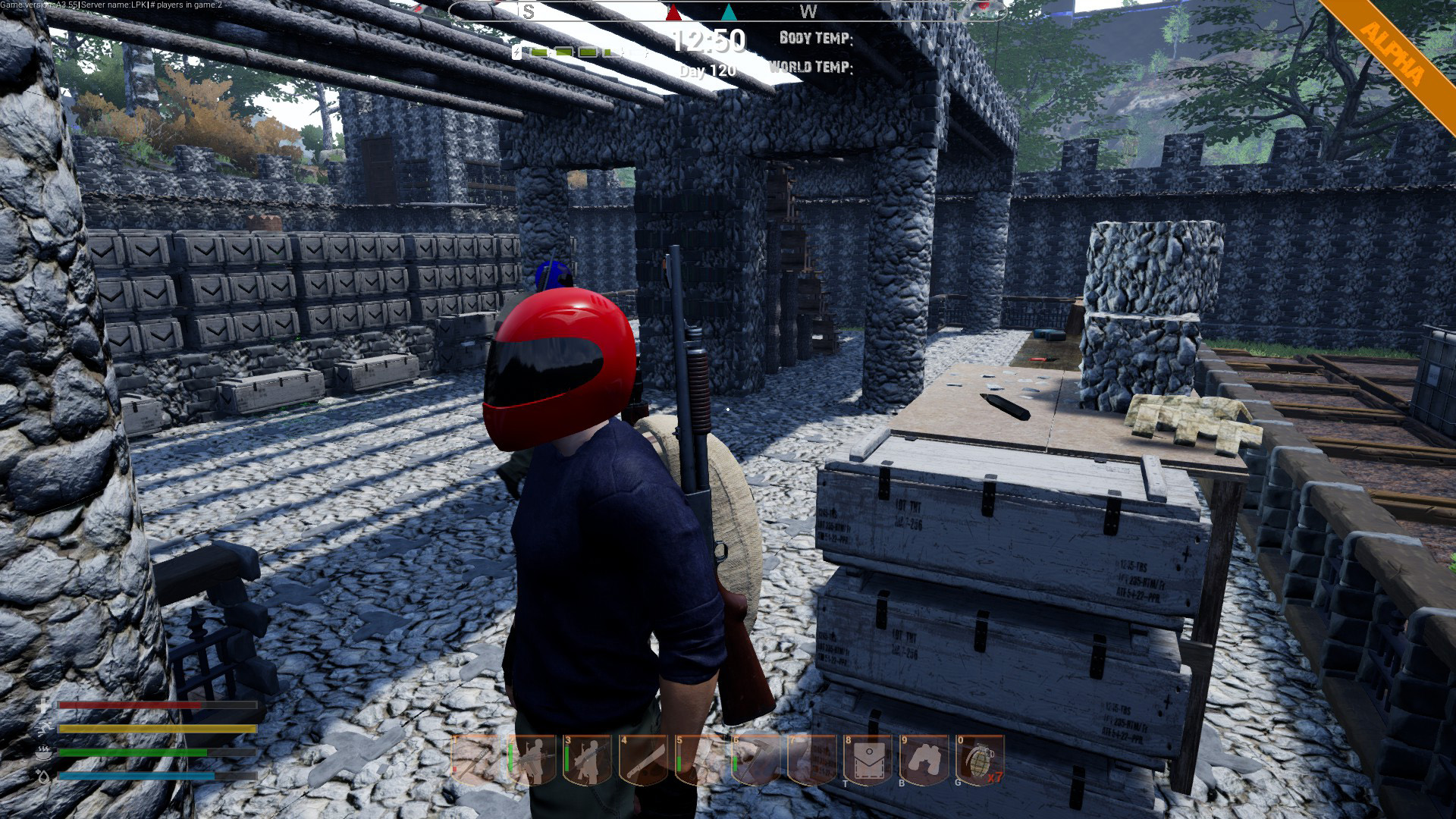
Task: Click the thirst water droplet icon
Action: [43, 777]
